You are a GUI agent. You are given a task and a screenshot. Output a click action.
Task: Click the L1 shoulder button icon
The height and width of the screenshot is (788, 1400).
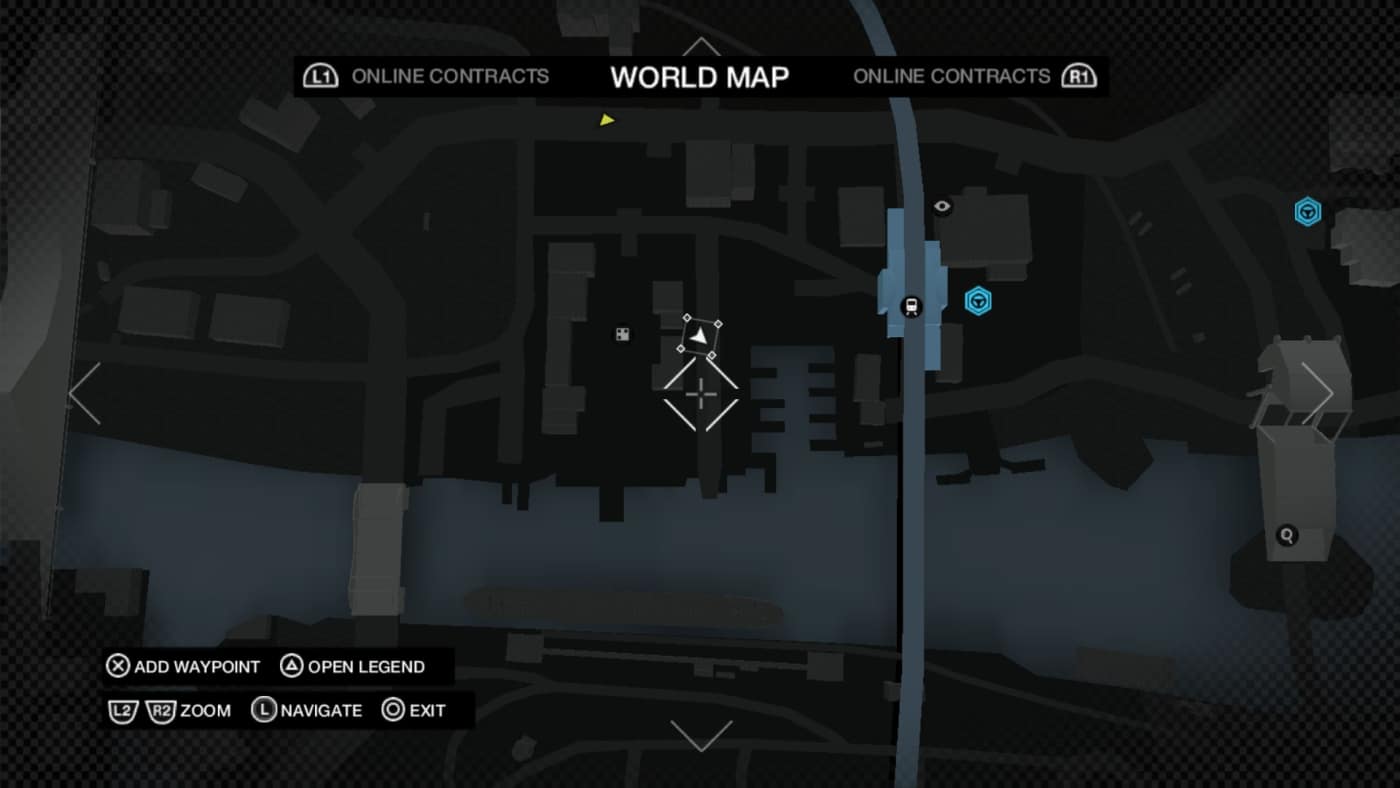point(319,75)
